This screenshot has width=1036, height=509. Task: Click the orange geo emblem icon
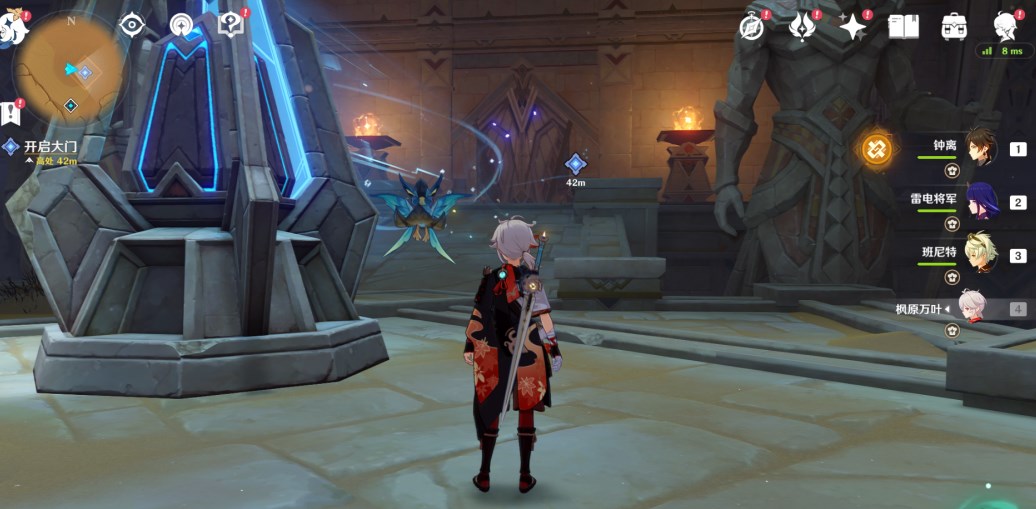[877, 149]
